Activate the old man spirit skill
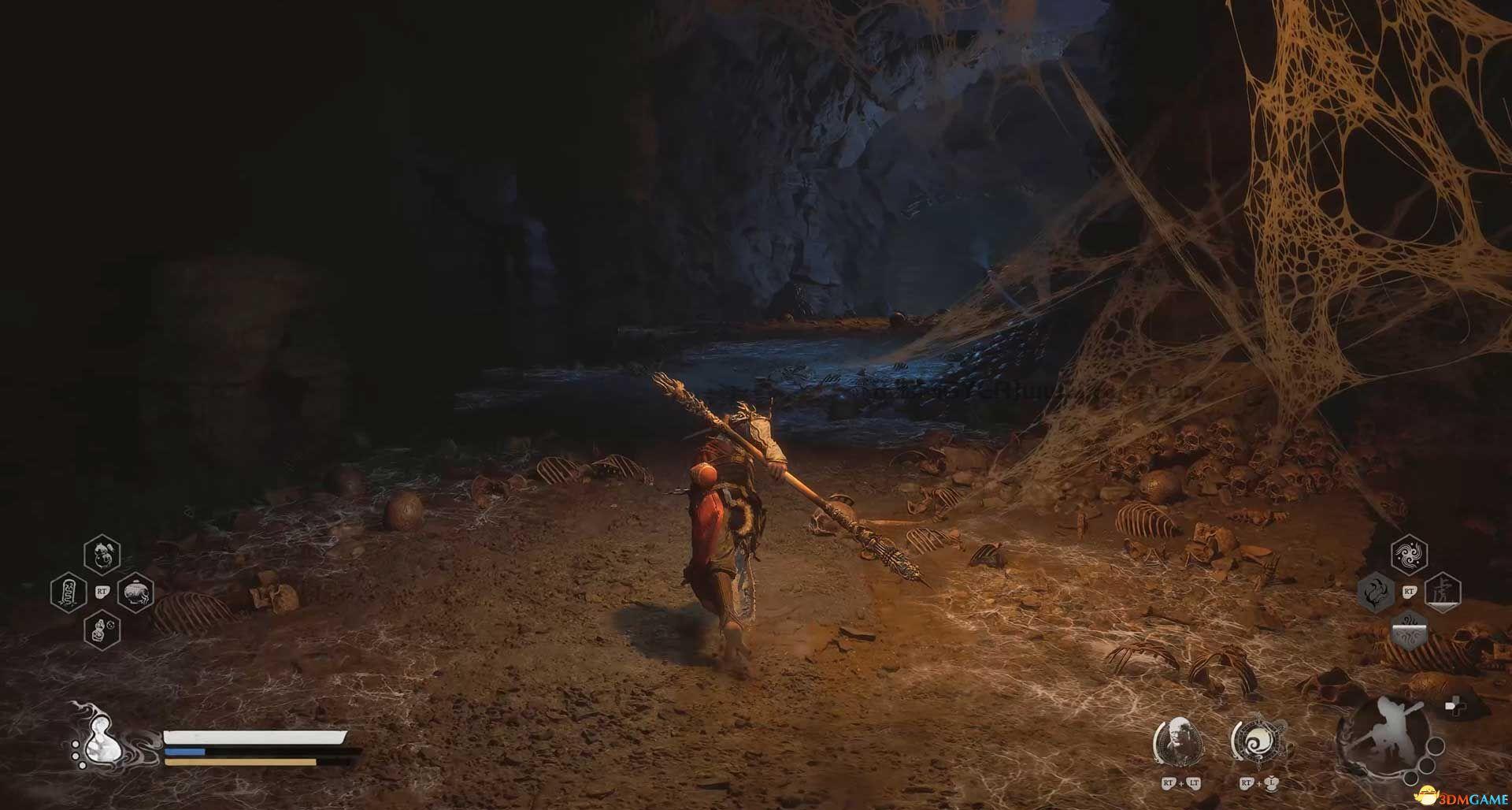The height and width of the screenshot is (810, 1512). pyautogui.click(x=1179, y=741)
